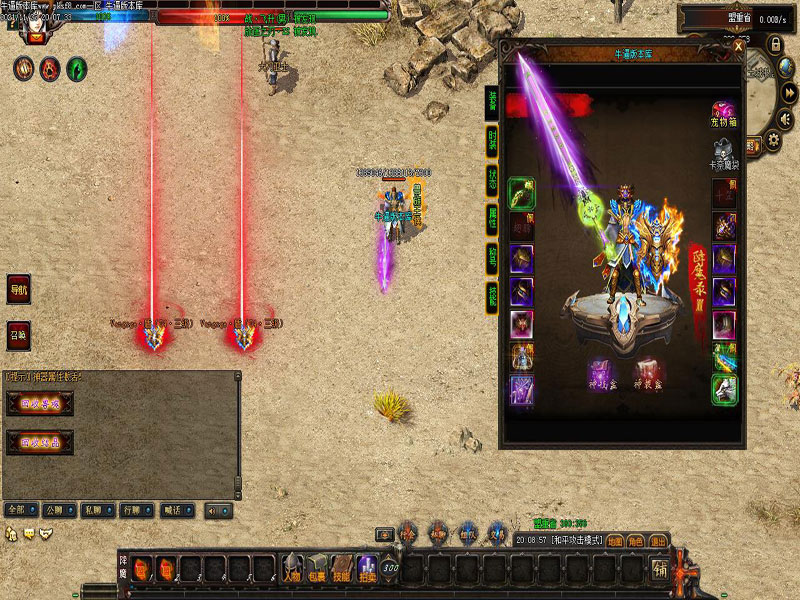Image resolution: width=800 pixels, height=600 pixels.
Task: Select the 私聊 private chat tab
Action: (93, 510)
